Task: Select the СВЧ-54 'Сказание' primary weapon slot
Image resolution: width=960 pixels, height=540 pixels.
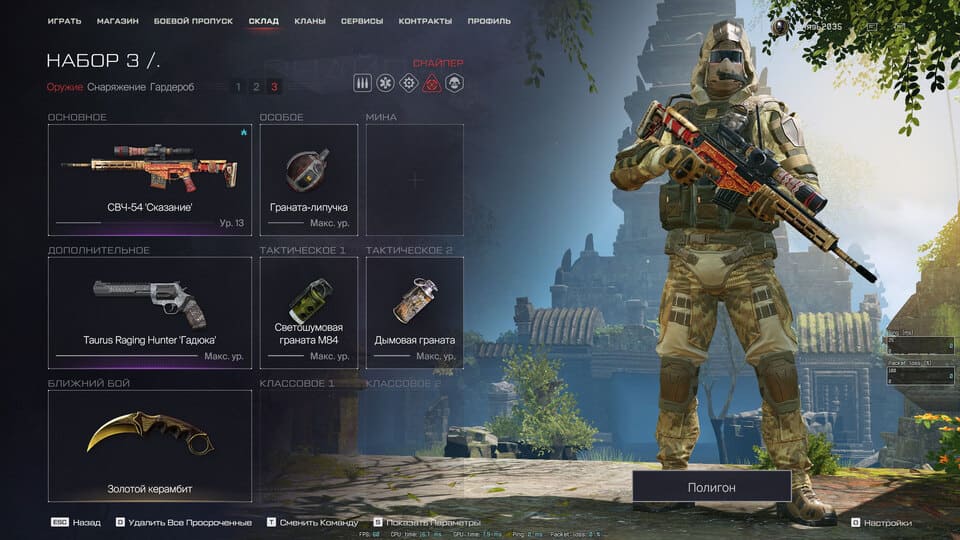Action: click(x=150, y=180)
